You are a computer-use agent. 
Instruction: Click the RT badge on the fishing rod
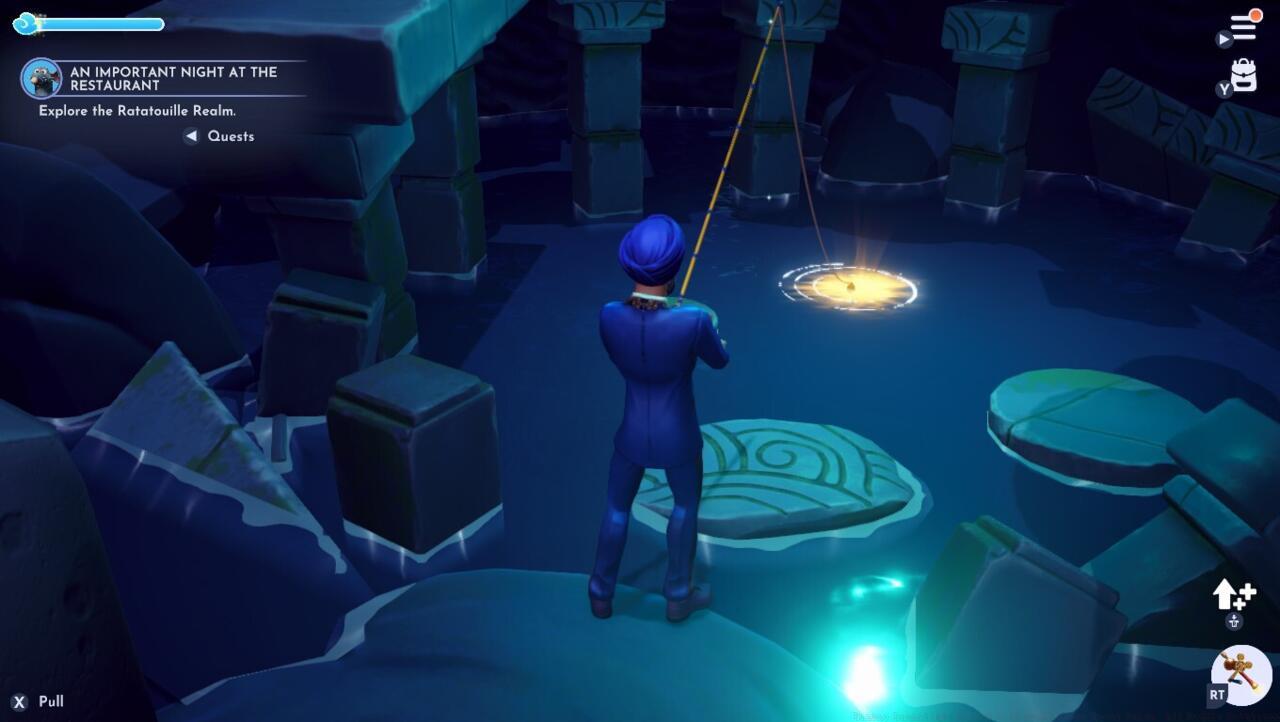click(1215, 692)
